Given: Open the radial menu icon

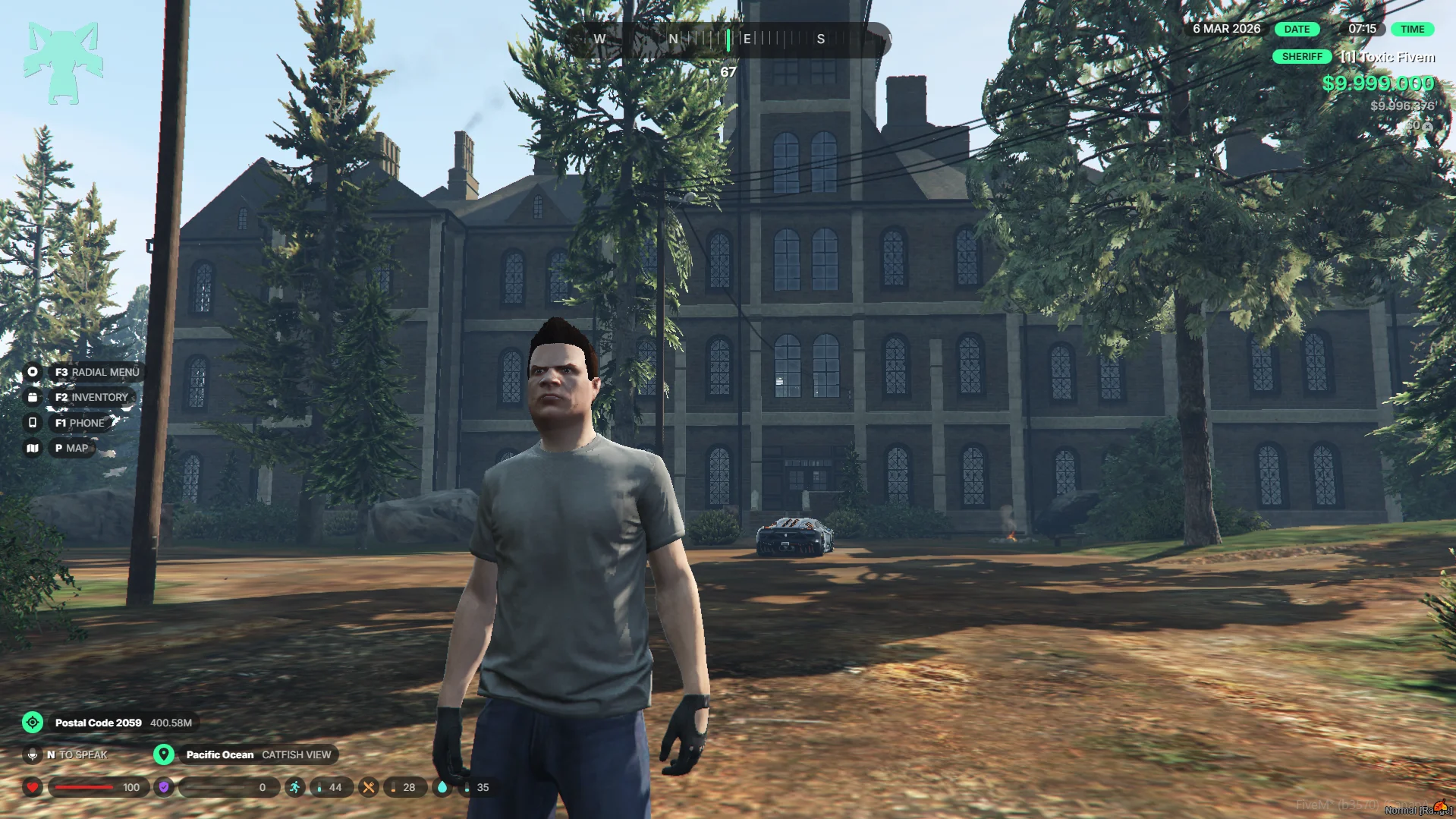Looking at the screenshot, I should point(33,372).
